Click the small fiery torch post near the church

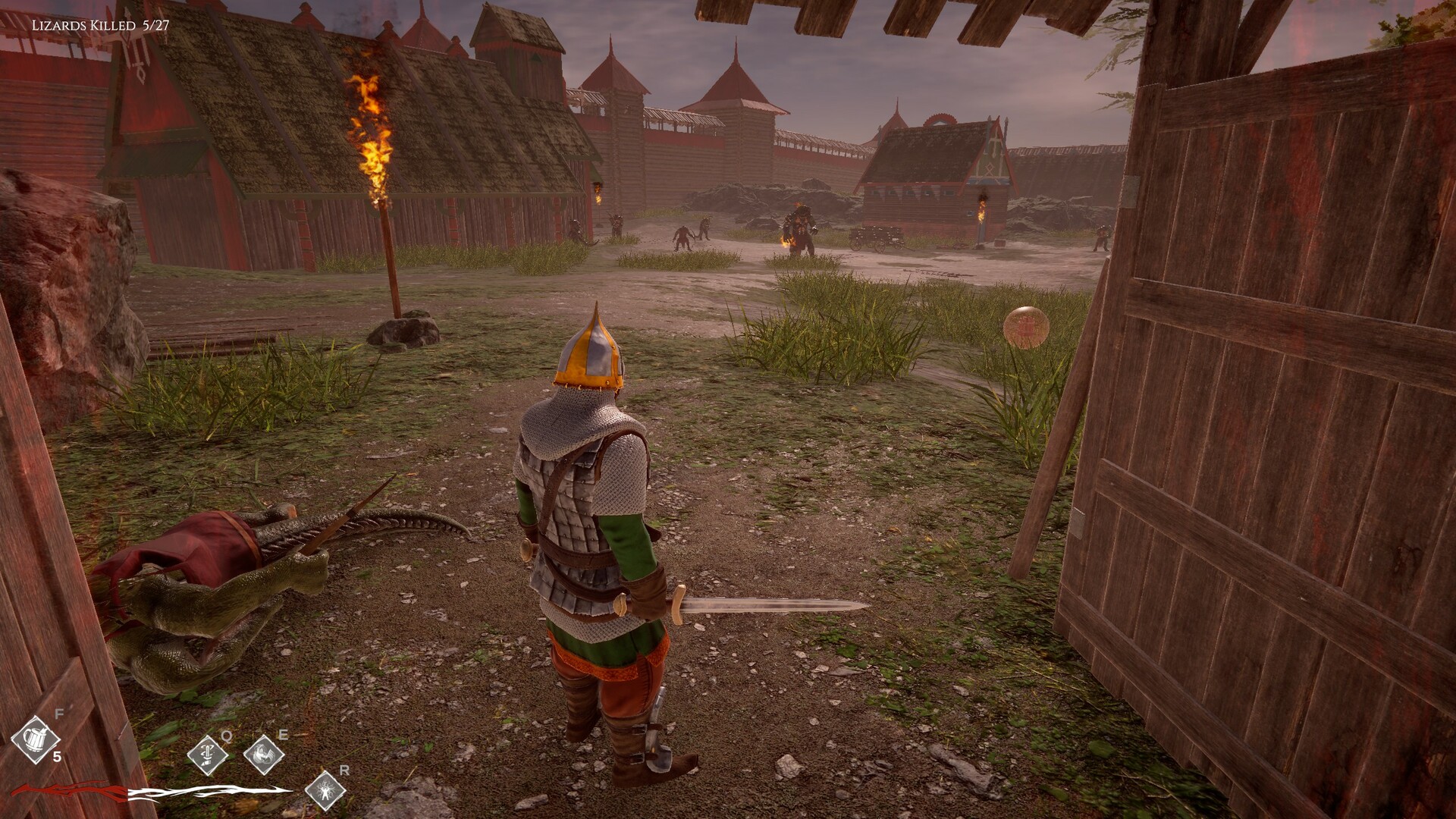tap(983, 211)
